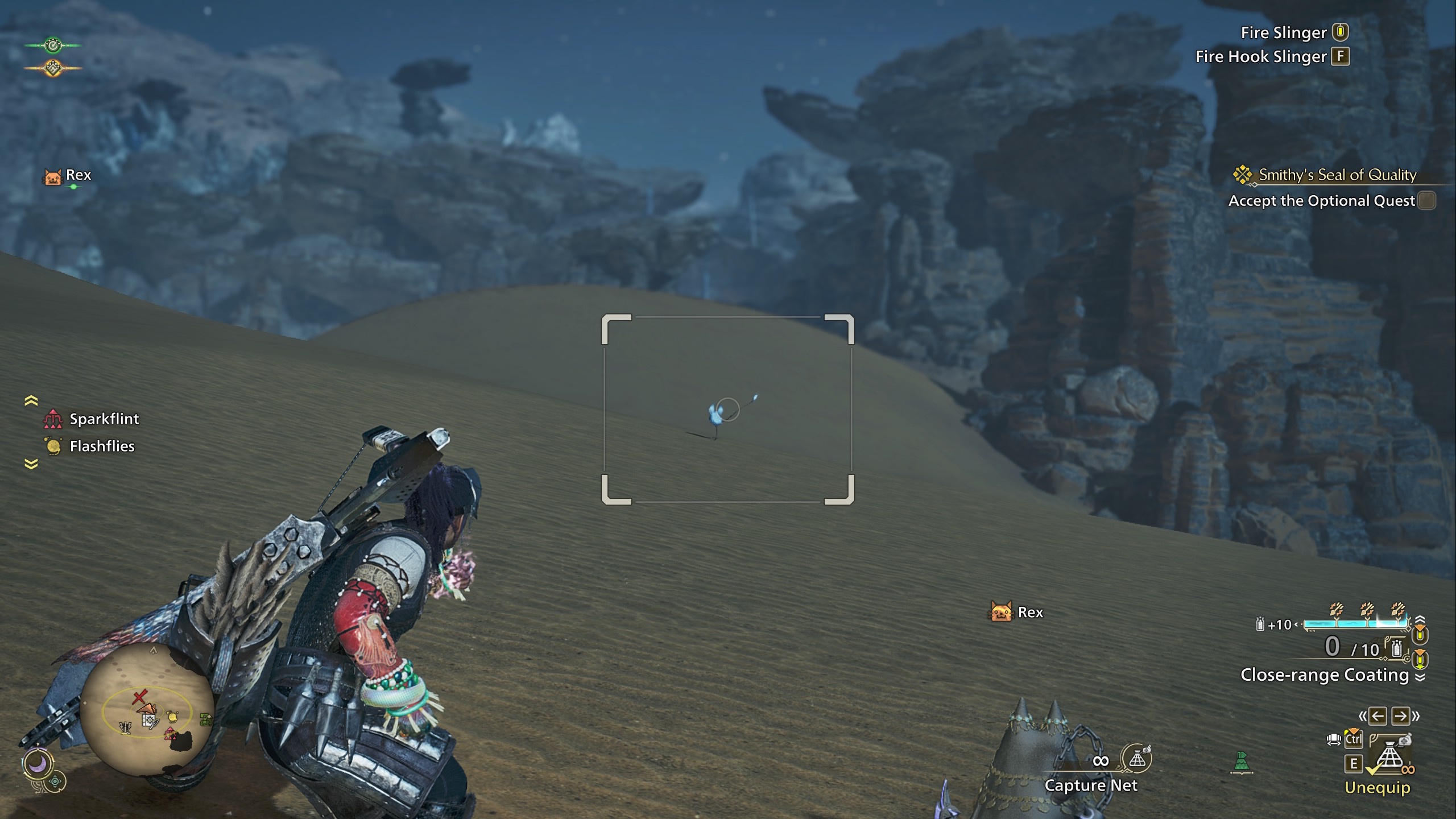The width and height of the screenshot is (1456, 819).
Task: Click the green sack icon at screen bottom
Action: (1242, 763)
